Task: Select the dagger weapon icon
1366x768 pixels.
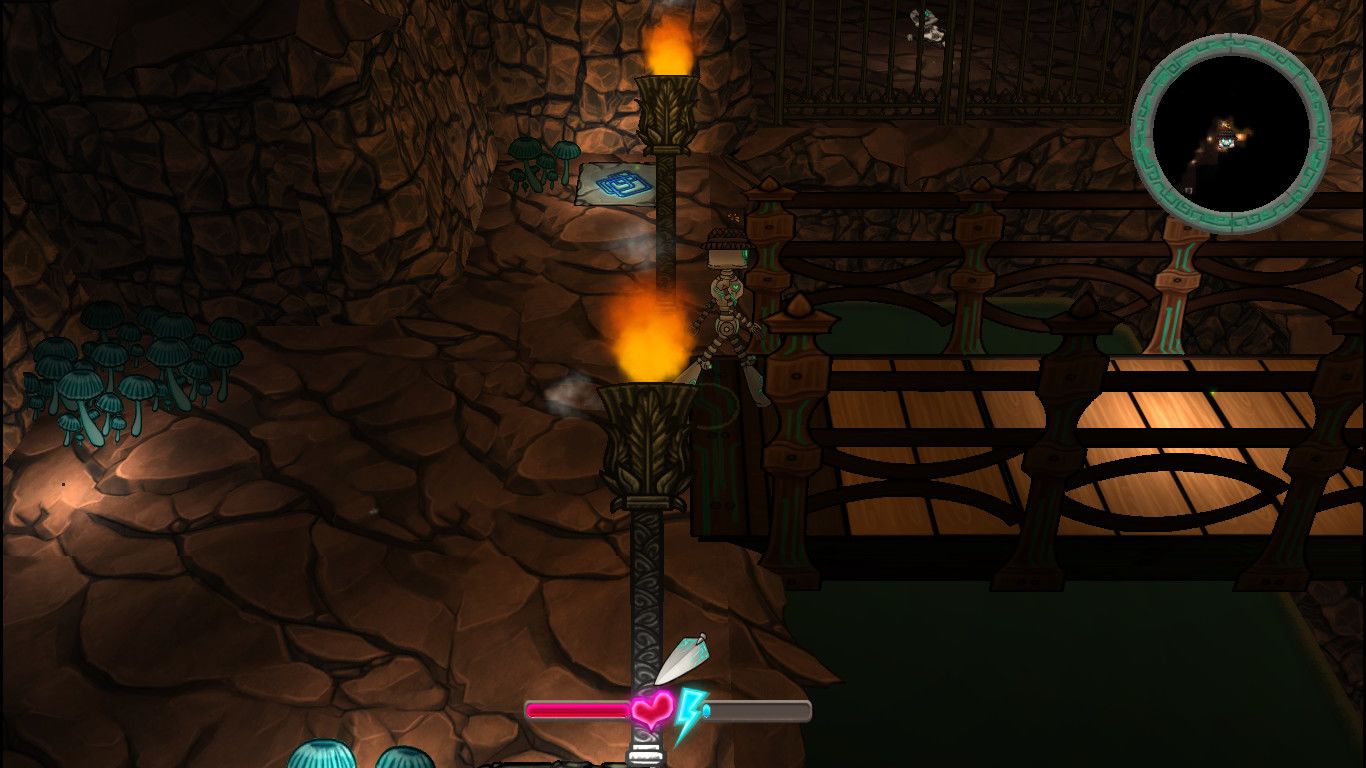Action: point(681,658)
